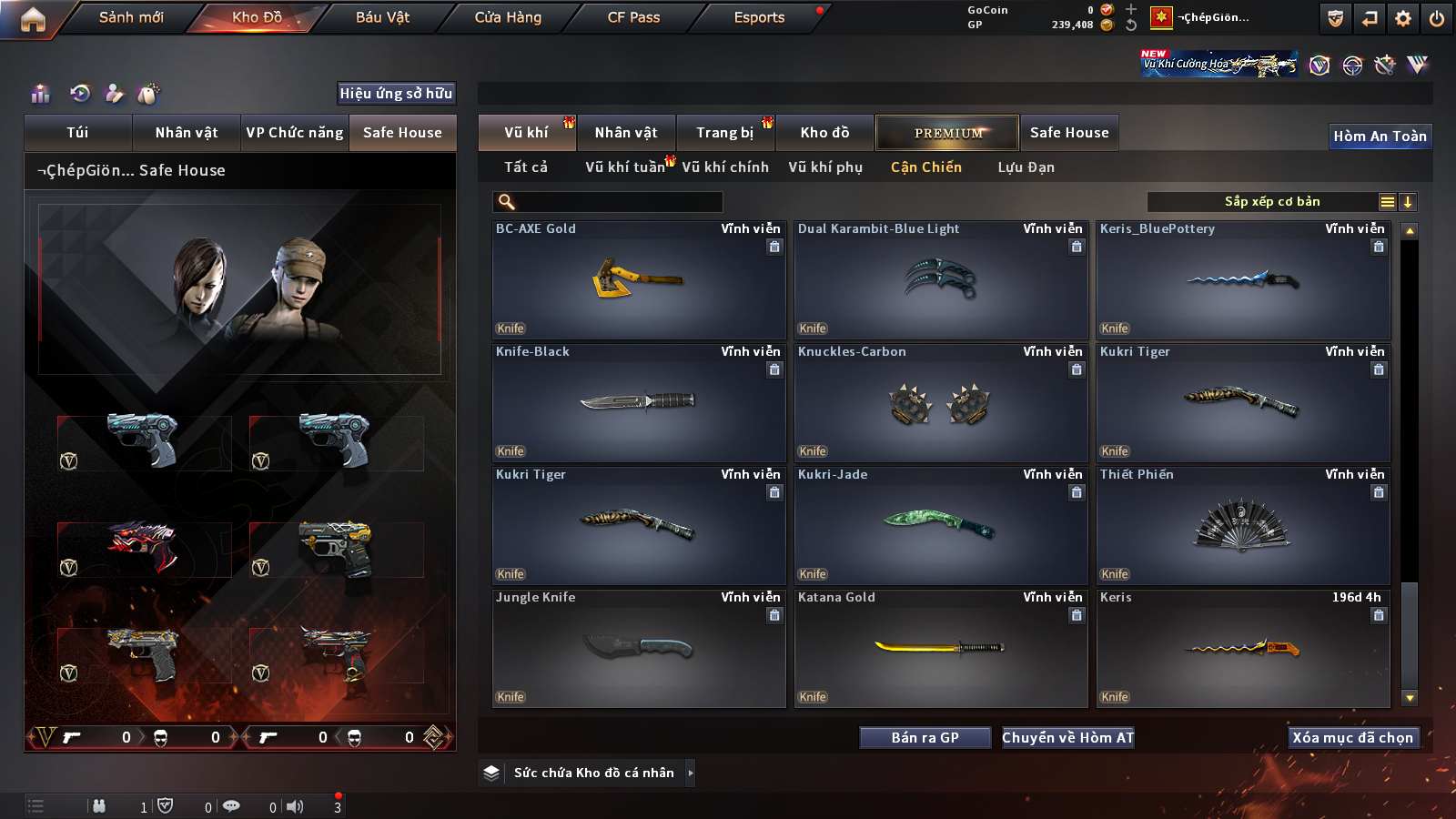Sell item with Bán ra GP

click(x=925, y=738)
